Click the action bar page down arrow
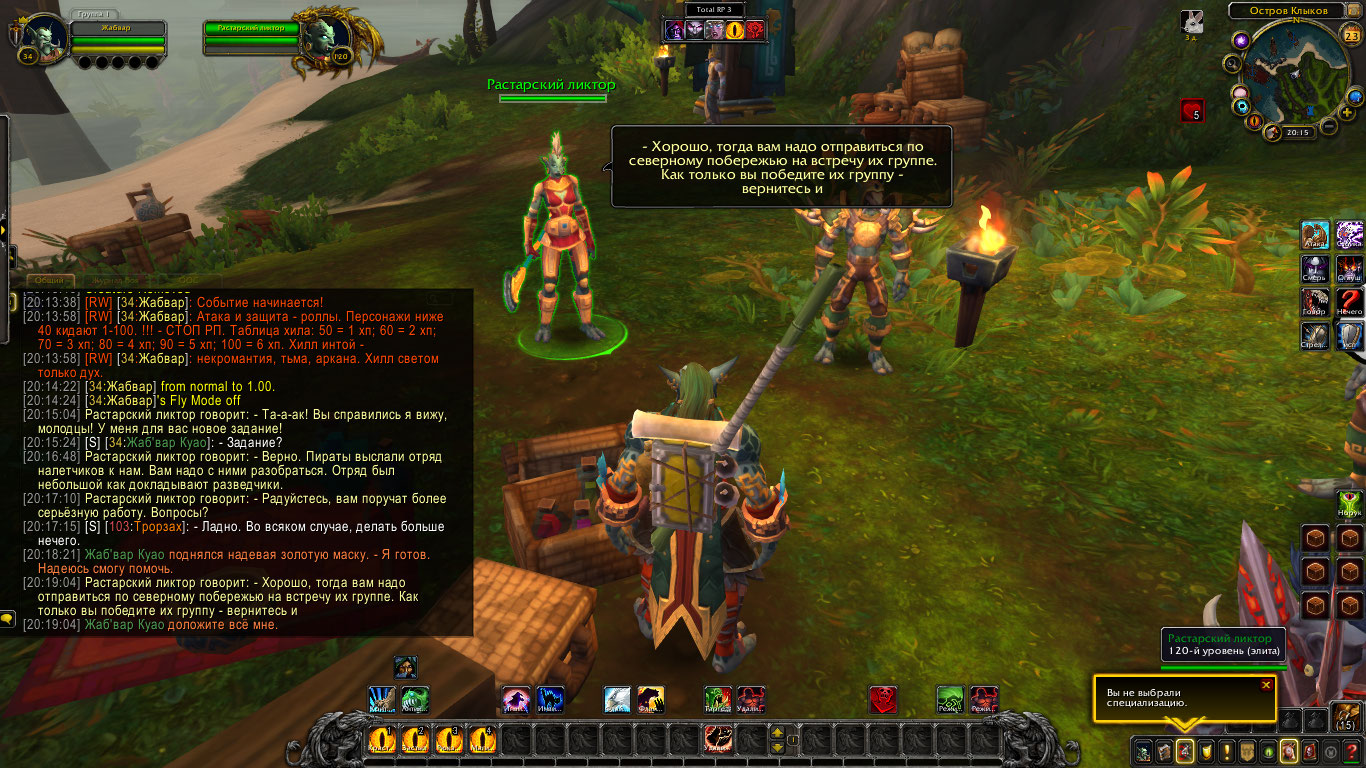The width and height of the screenshot is (1366, 768). pos(777,748)
